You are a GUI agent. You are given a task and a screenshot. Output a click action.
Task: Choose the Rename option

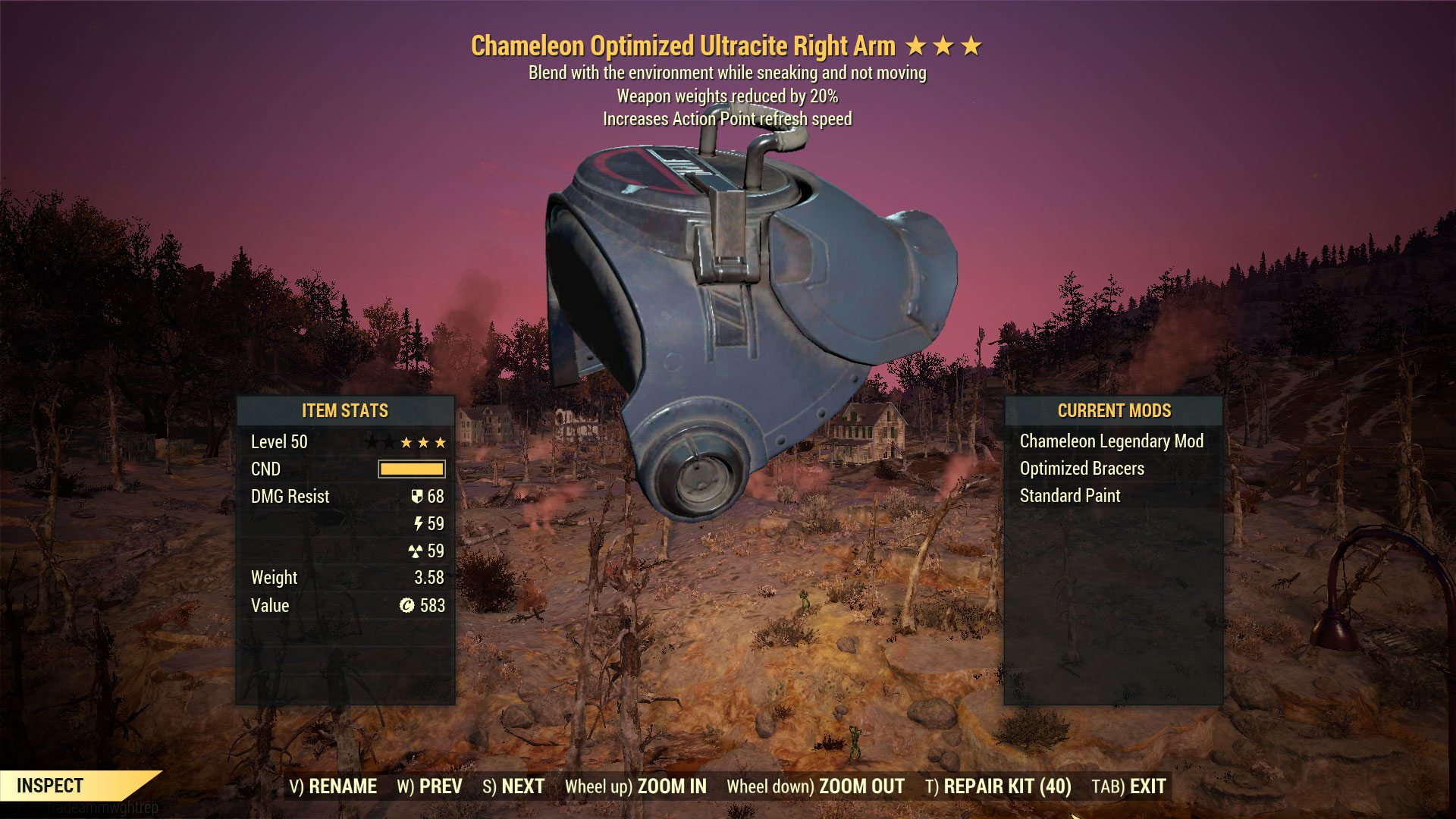pos(333,786)
